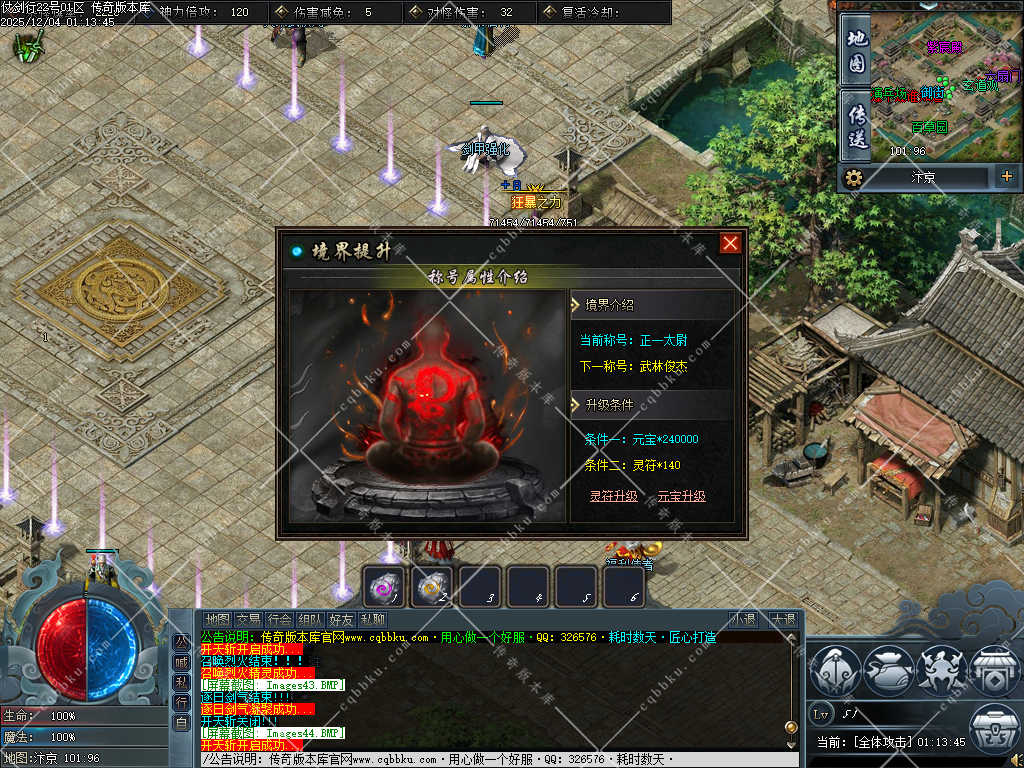This screenshot has width=1024, height=768.
Task: Activate the orange swirl skill in slot 2
Action: [434, 587]
